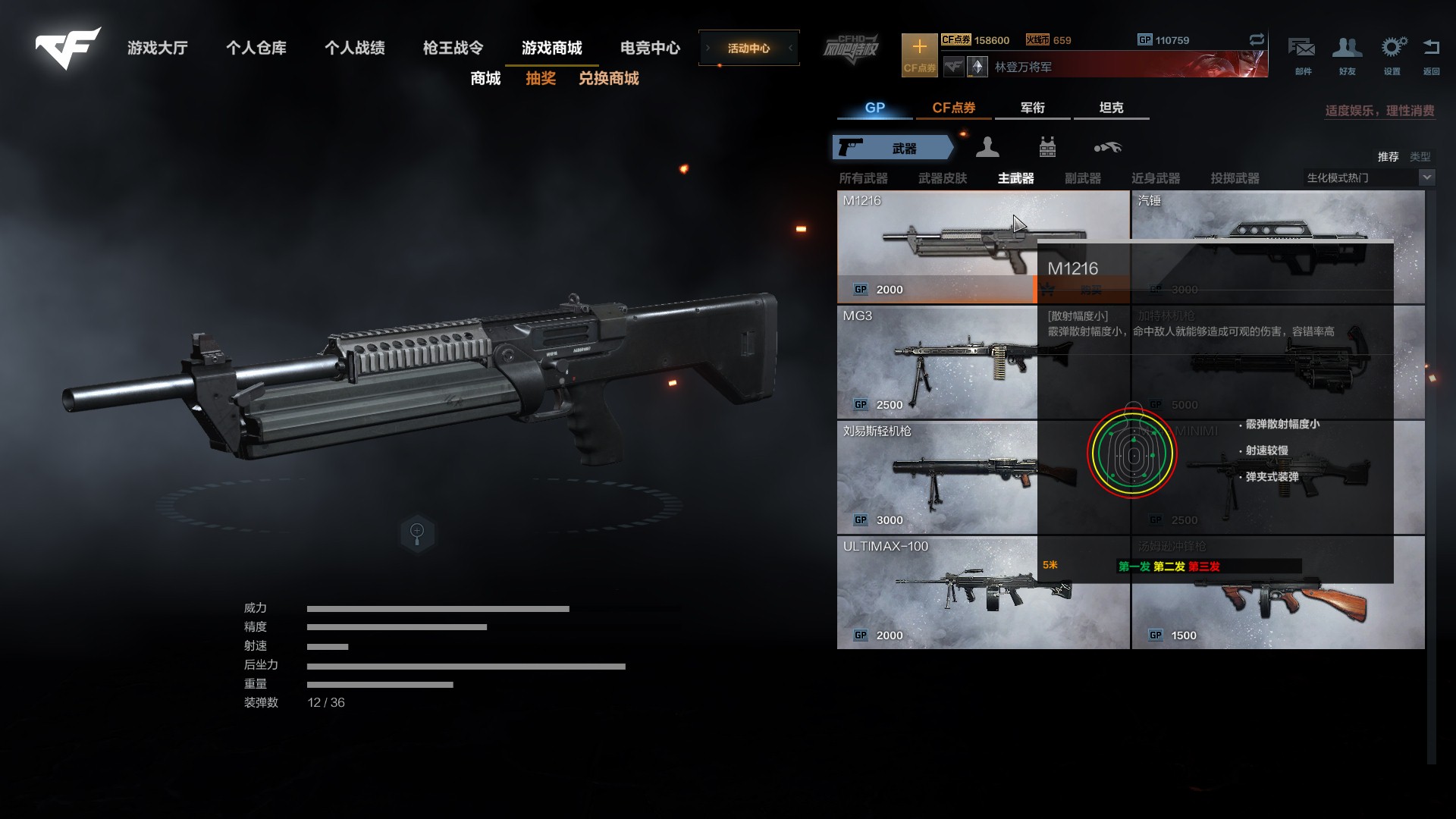The height and width of the screenshot is (819, 1456).
Task: Open 电竞中心 esports center
Action: pos(650,49)
